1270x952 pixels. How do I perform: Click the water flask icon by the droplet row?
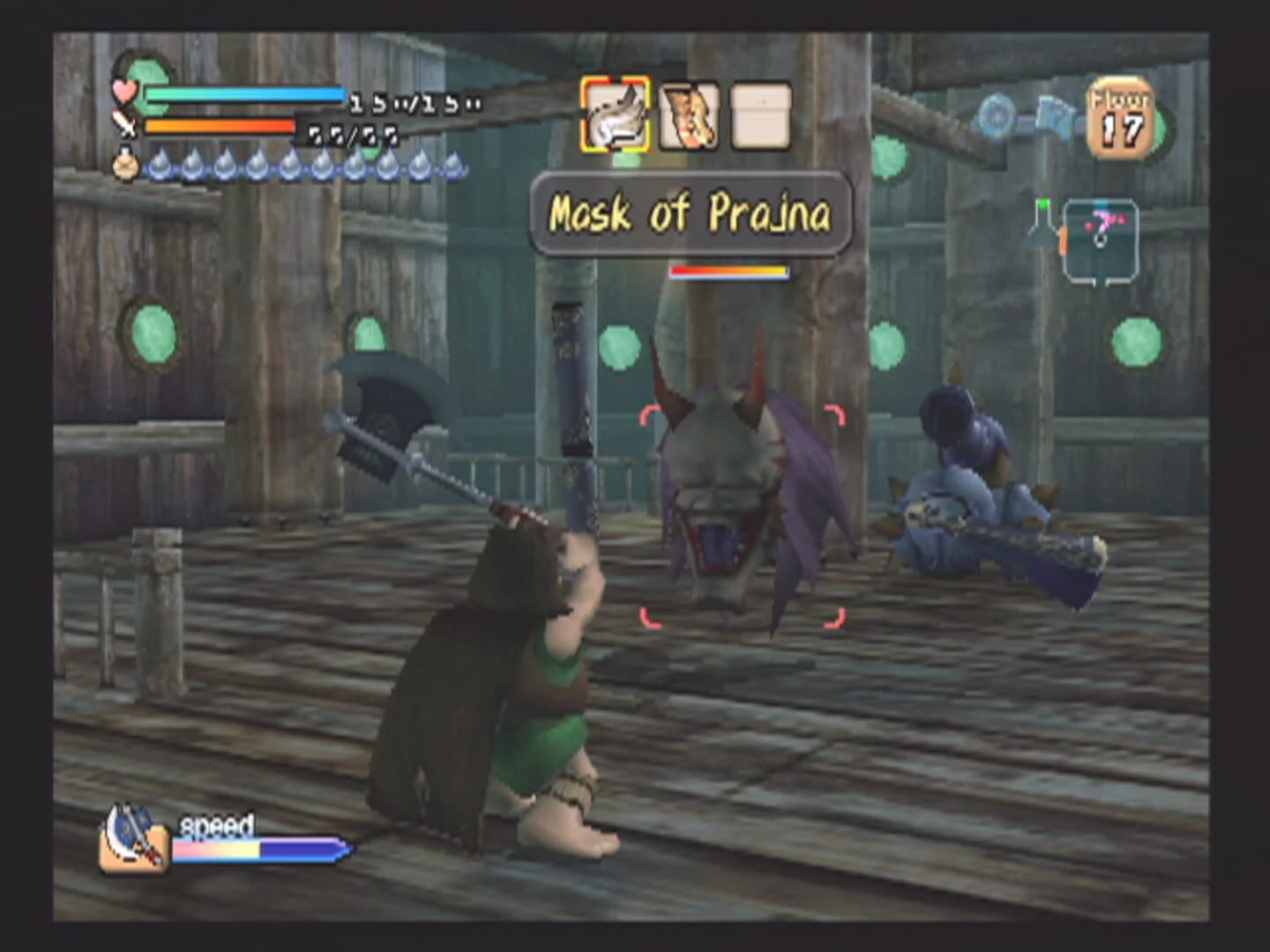pyautogui.click(x=128, y=167)
